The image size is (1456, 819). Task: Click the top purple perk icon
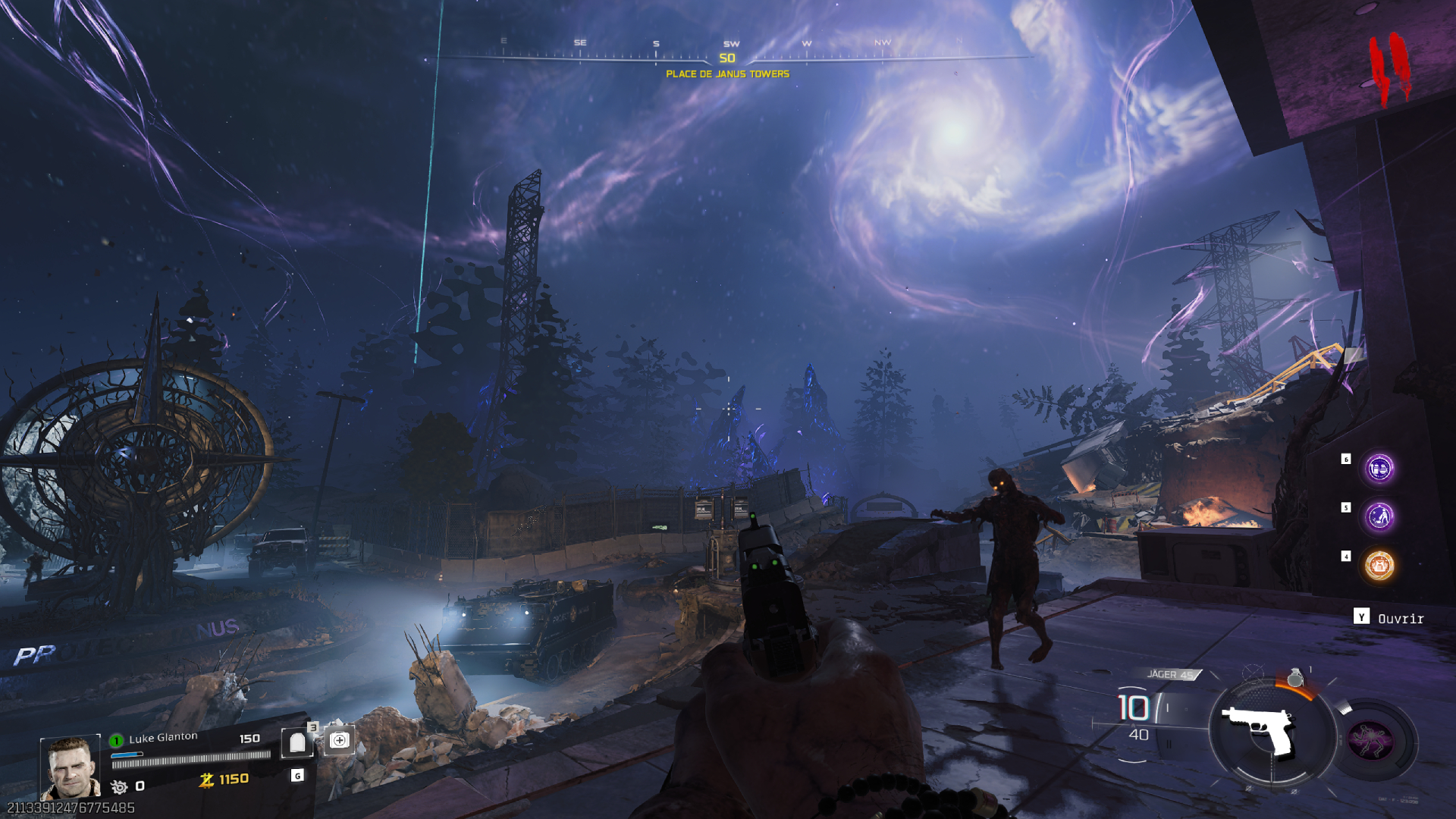coord(1379,468)
